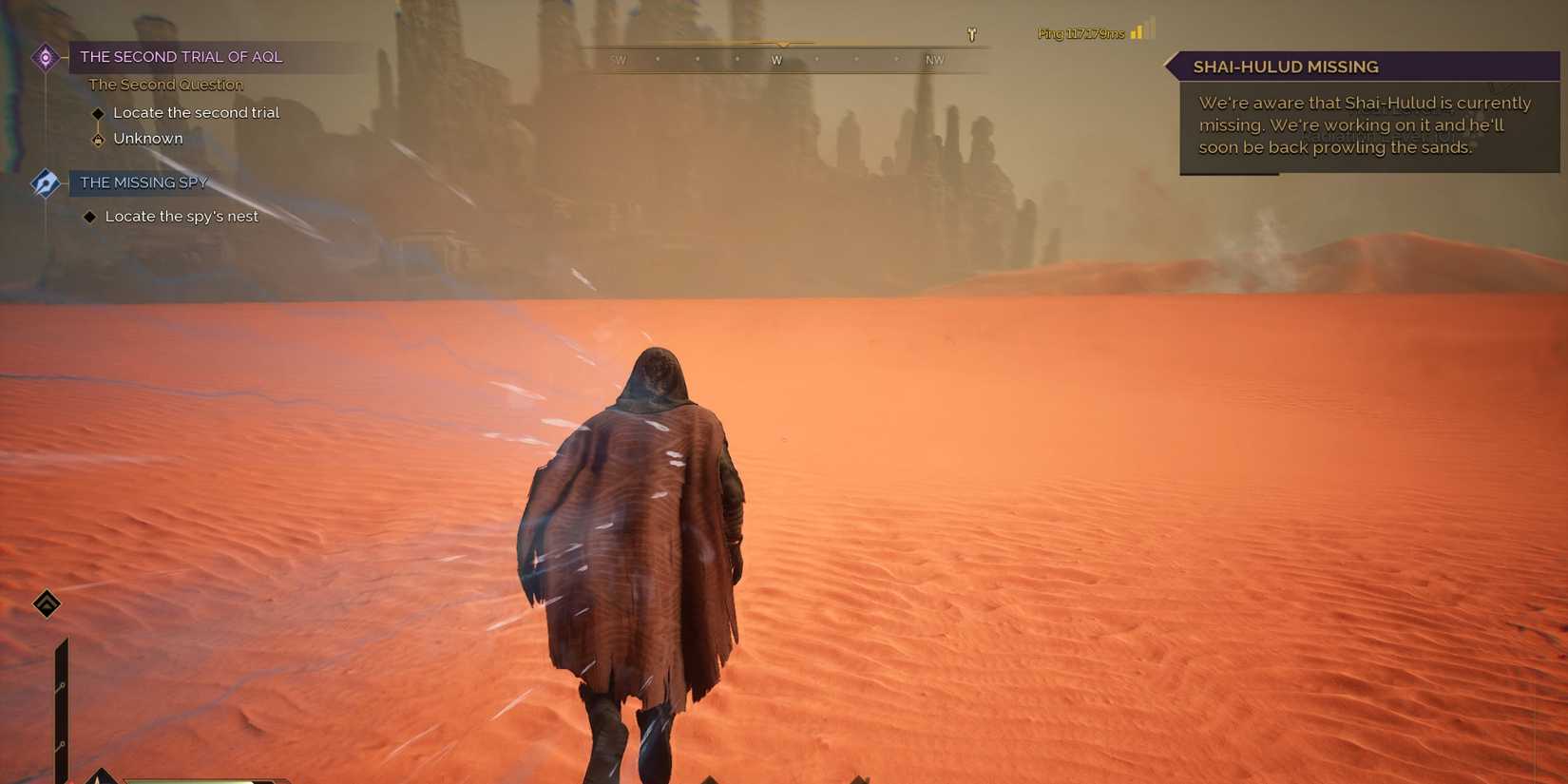This screenshot has height=784, width=1568.
Task: Click the signal strength bars beside the ping readout
Action: pos(1139,31)
